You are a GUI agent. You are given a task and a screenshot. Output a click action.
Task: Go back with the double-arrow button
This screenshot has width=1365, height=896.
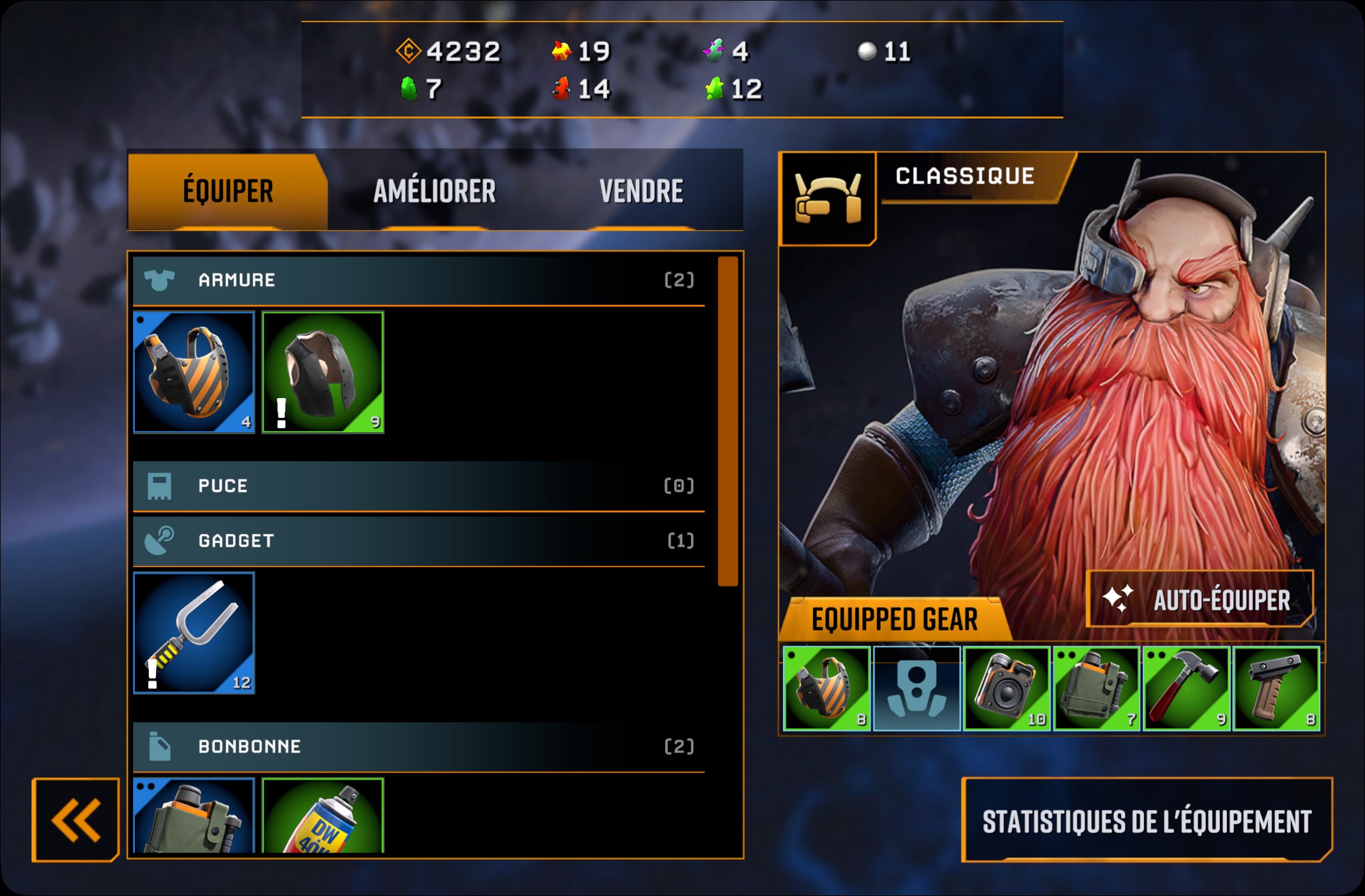coord(76,820)
